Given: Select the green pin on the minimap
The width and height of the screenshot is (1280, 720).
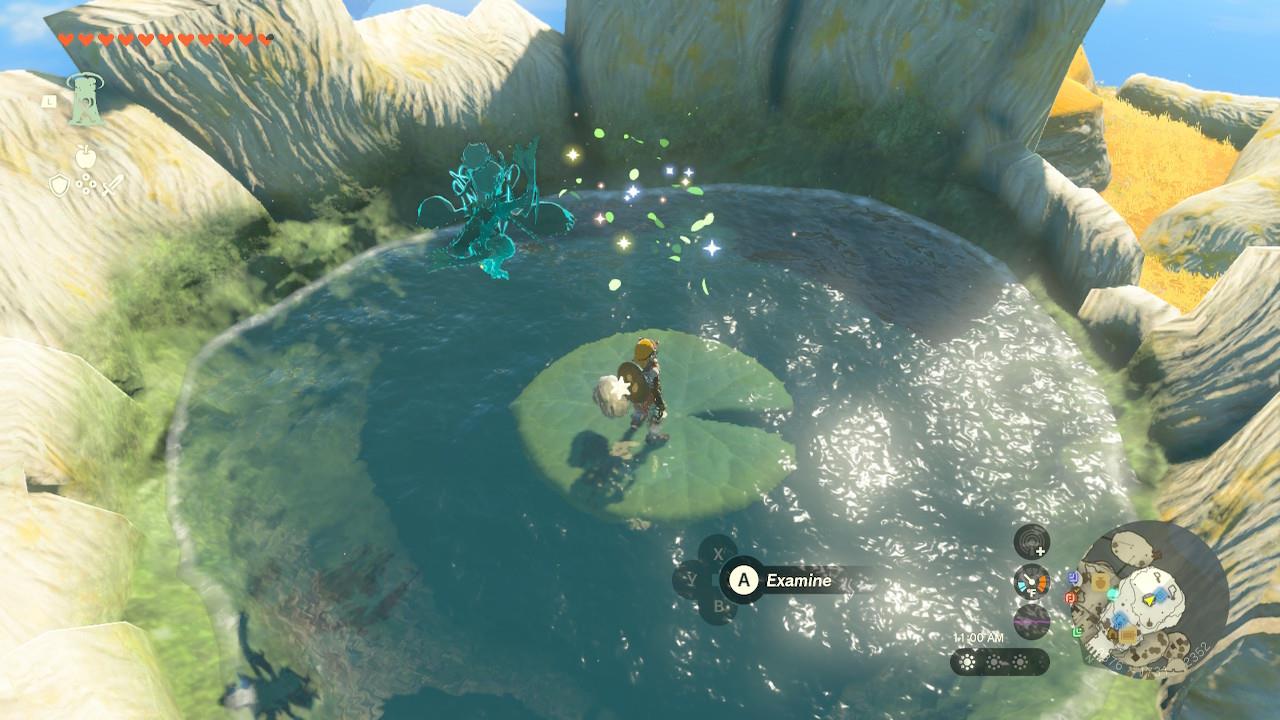Looking at the screenshot, I should click(x=1079, y=632).
